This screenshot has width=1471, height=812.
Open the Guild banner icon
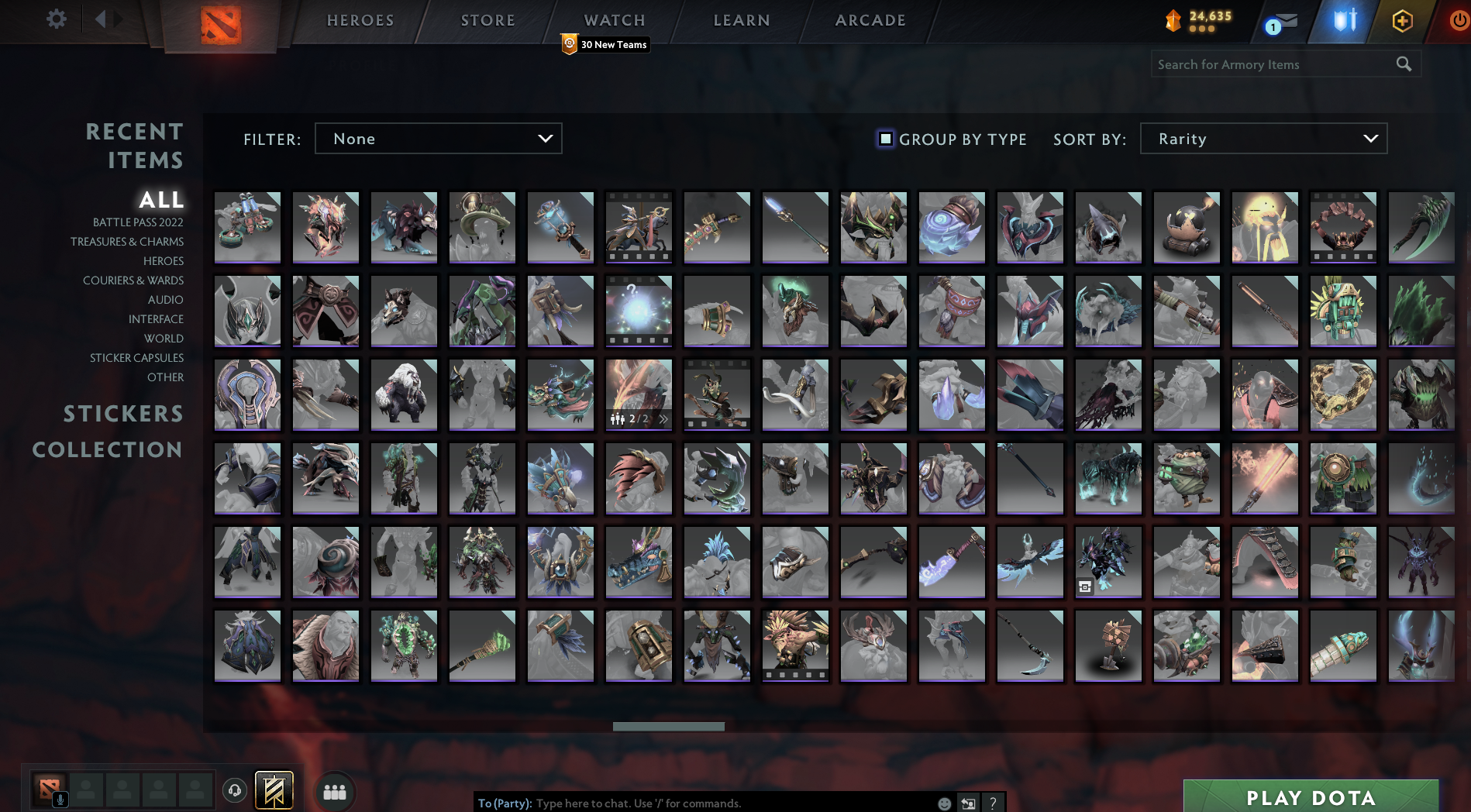point(273,790)
